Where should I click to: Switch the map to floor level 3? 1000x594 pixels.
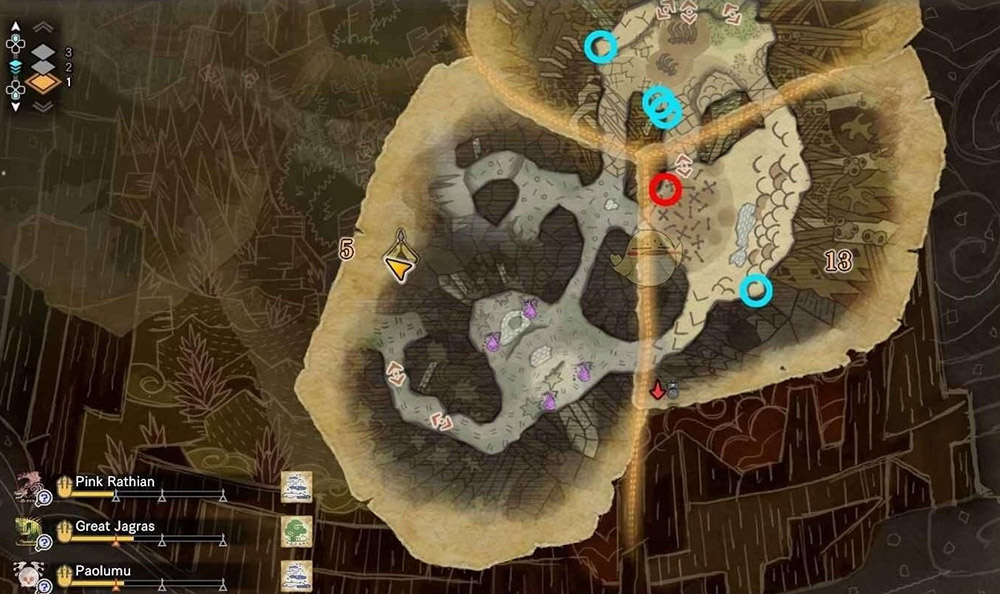[45, 51]
